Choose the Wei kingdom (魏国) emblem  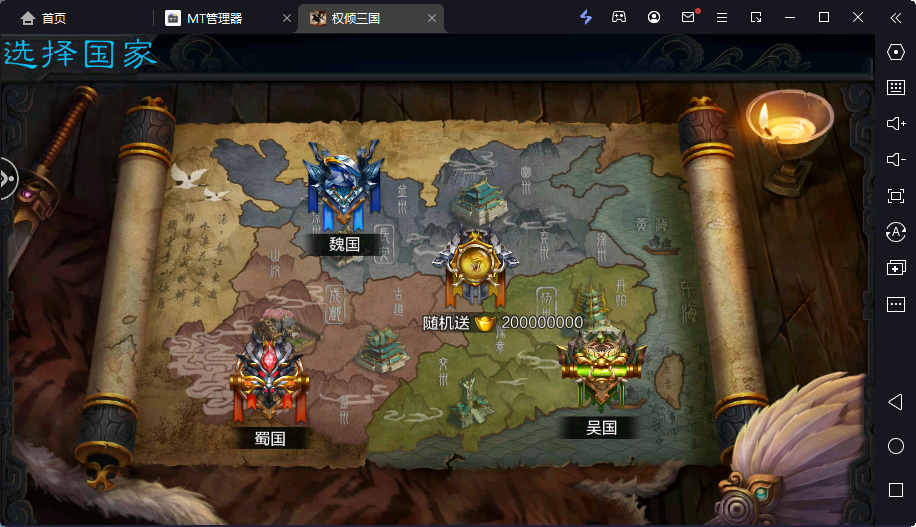click(344, 185)
